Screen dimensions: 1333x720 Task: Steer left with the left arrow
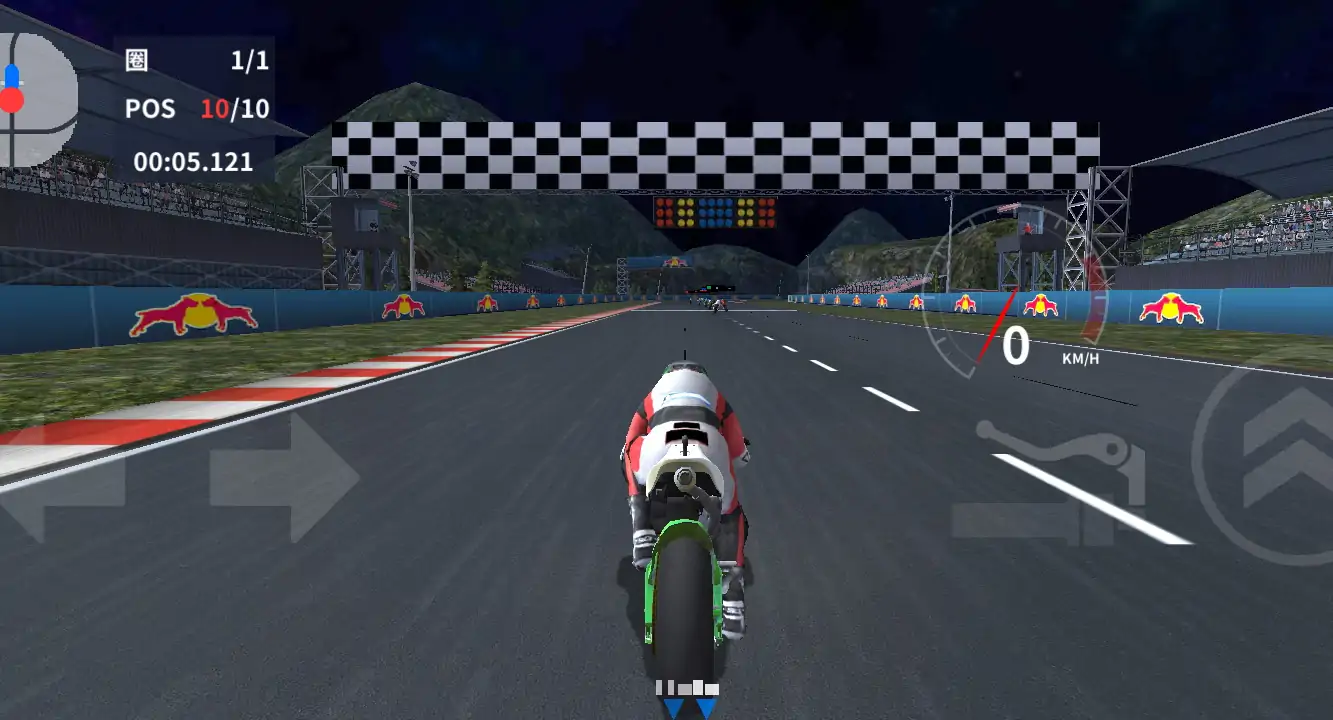pos(60,480)
